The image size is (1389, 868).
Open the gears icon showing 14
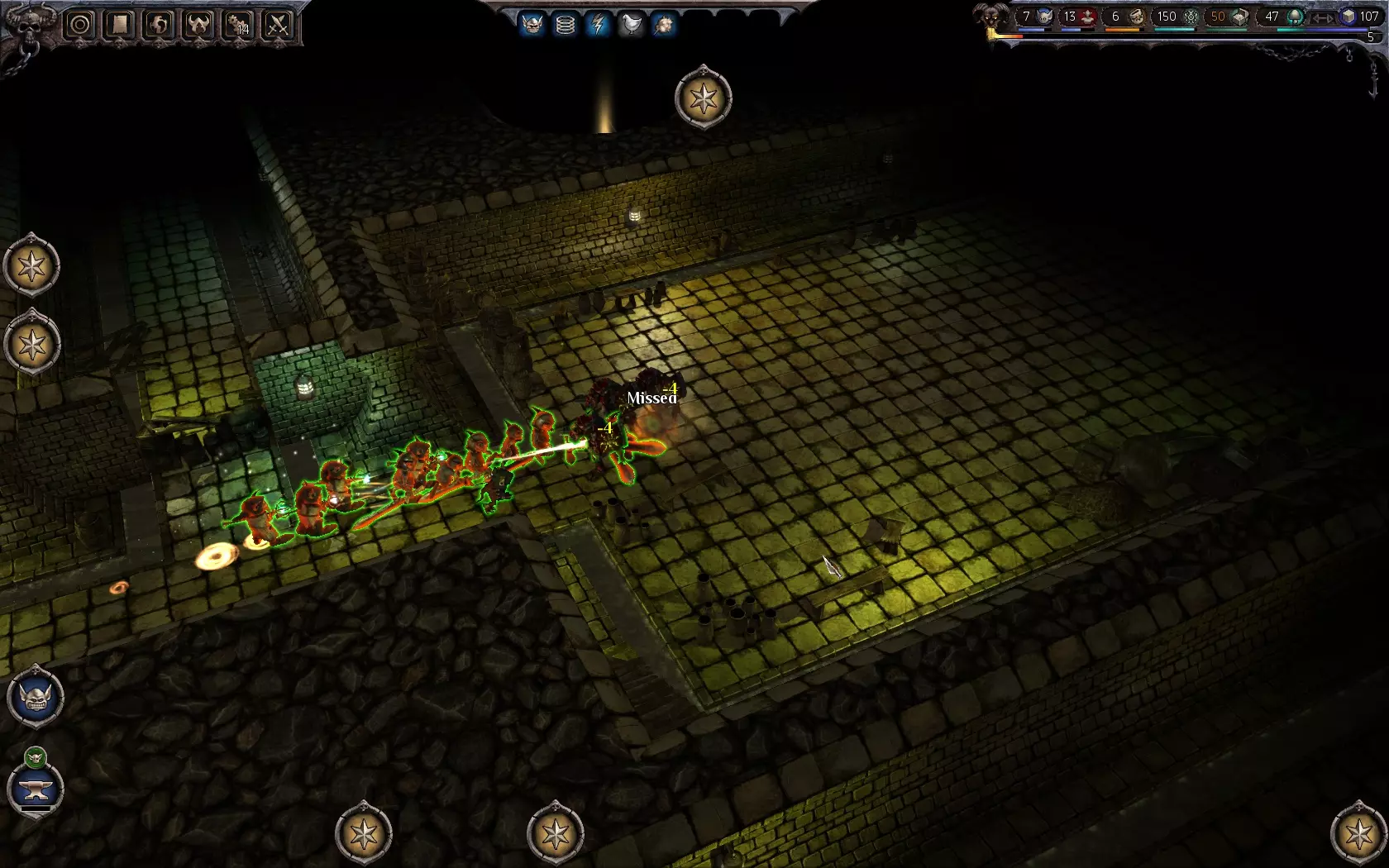coord(239,25)
